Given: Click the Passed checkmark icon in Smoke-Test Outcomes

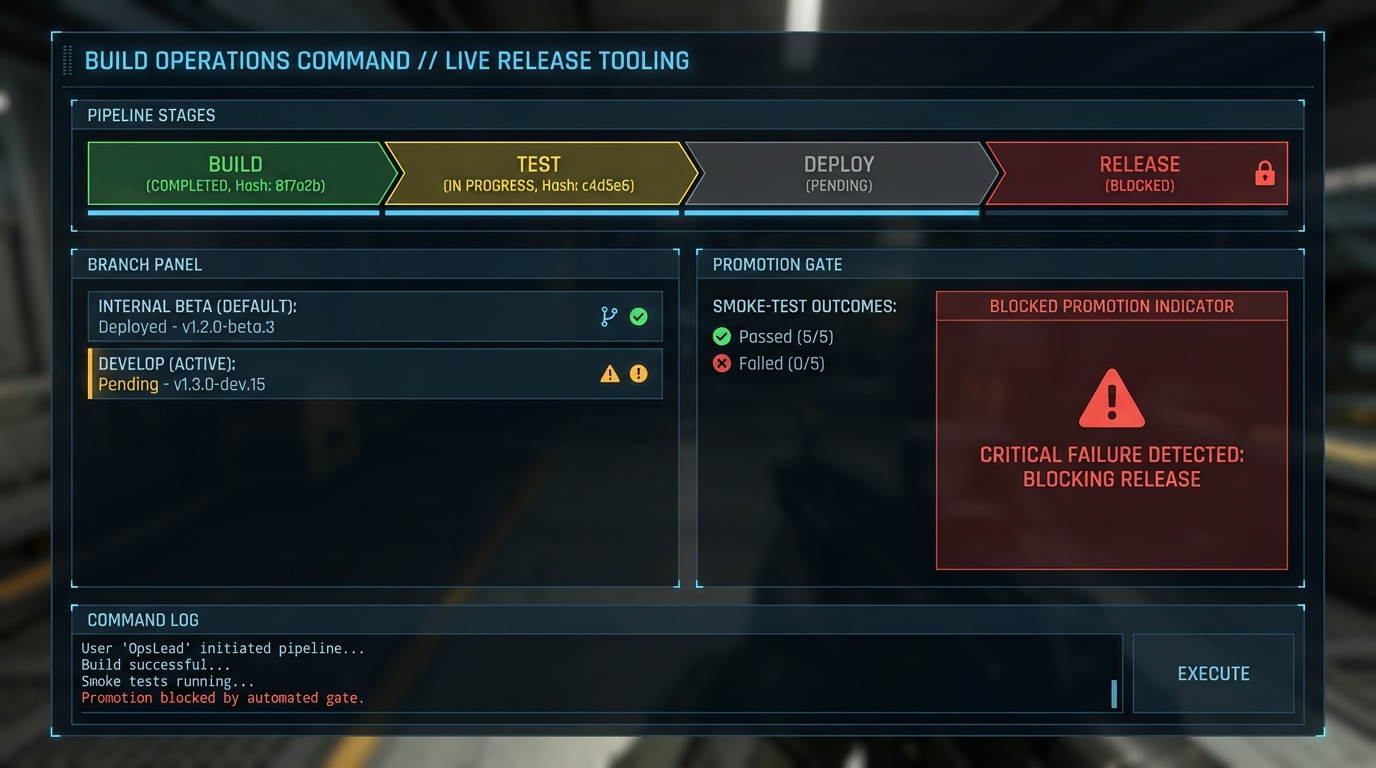Looking at the screenshot, I should pos(722,336).
